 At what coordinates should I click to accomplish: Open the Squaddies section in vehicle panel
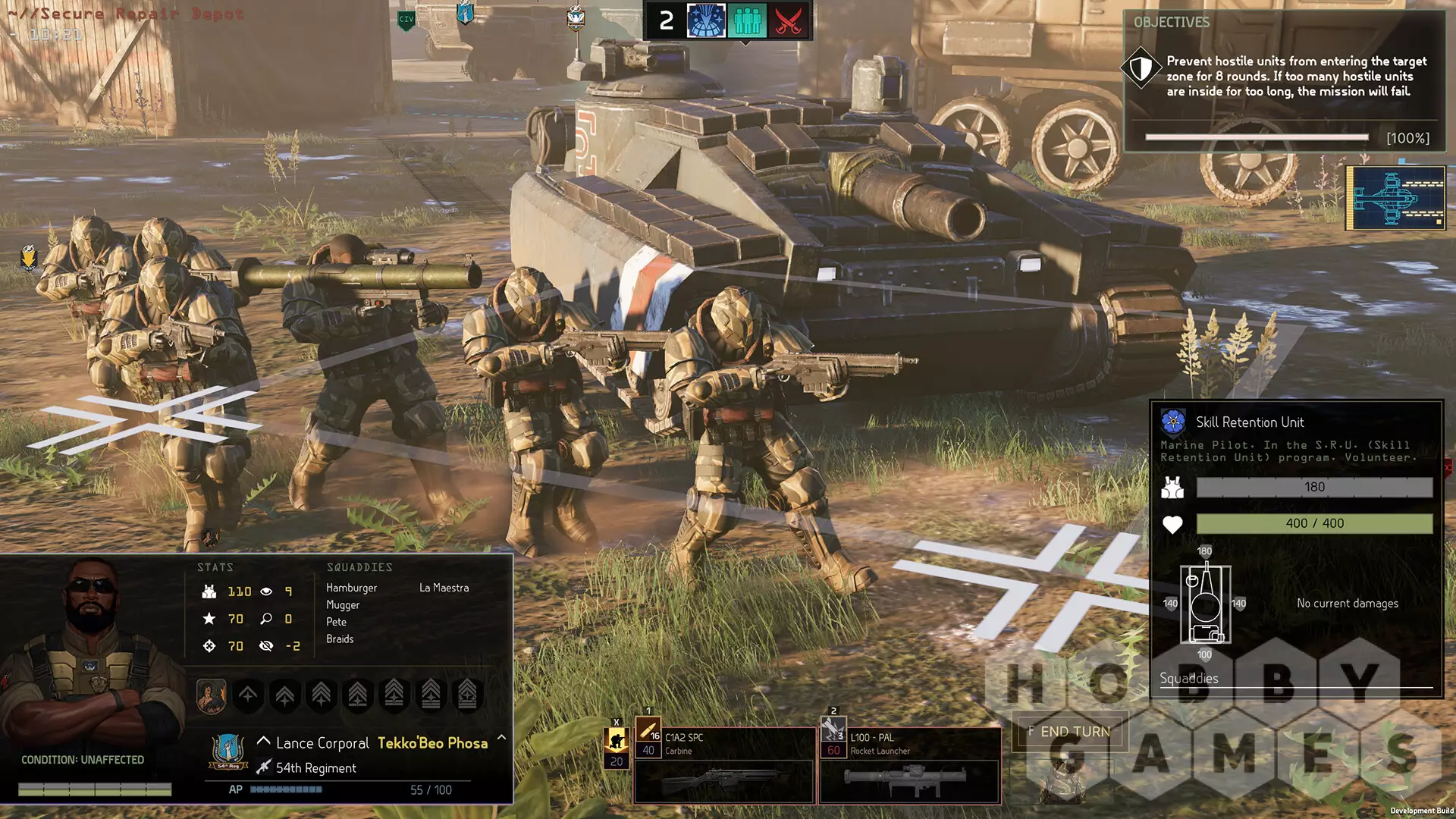point(1188,679)
